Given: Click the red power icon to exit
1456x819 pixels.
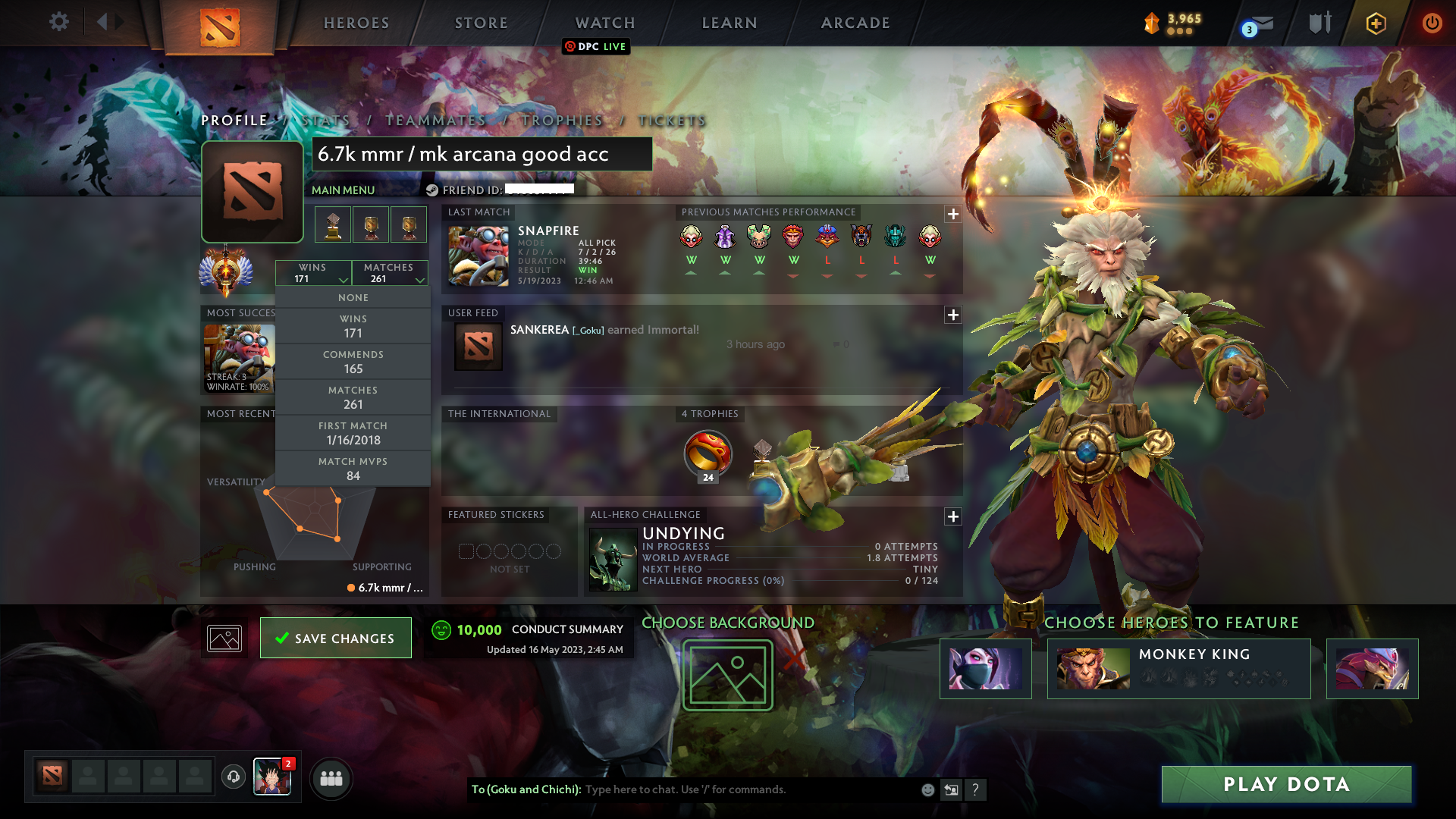Looking at the screenshot, I should click(1432, 23).
